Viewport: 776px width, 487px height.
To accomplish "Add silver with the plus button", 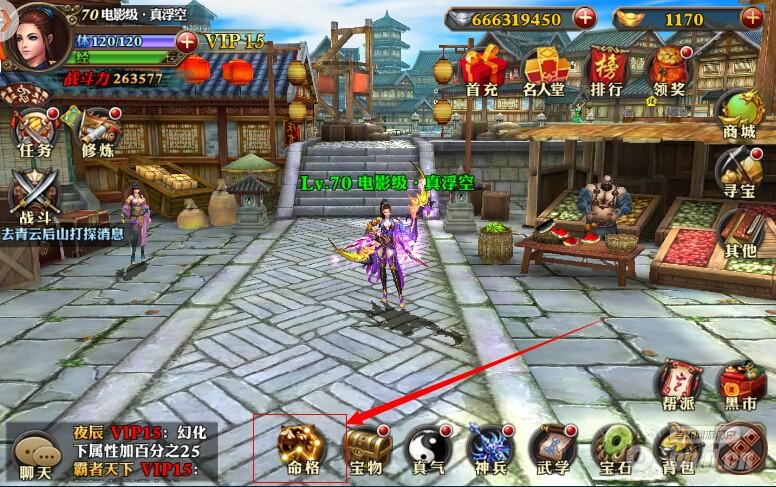I will click(x=584, y=17).
